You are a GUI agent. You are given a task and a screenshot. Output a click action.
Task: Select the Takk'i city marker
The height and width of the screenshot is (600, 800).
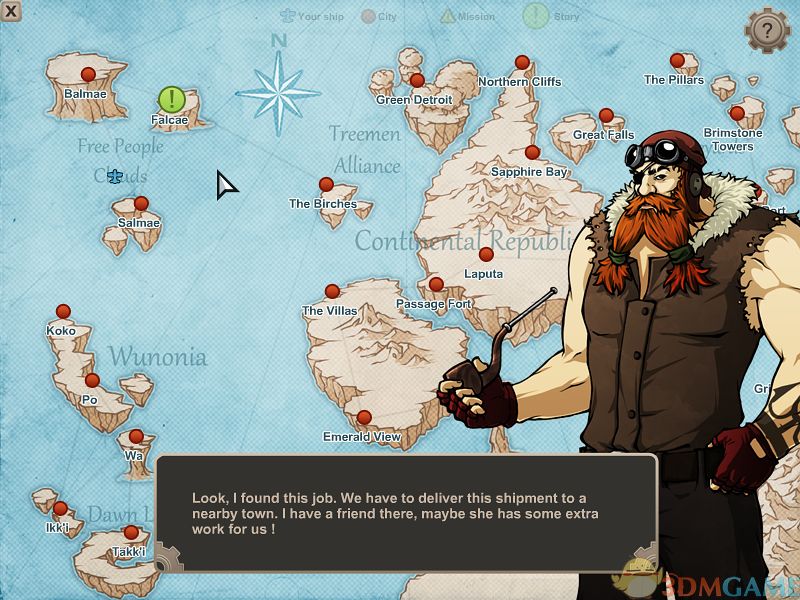click(x=130, y=533)
